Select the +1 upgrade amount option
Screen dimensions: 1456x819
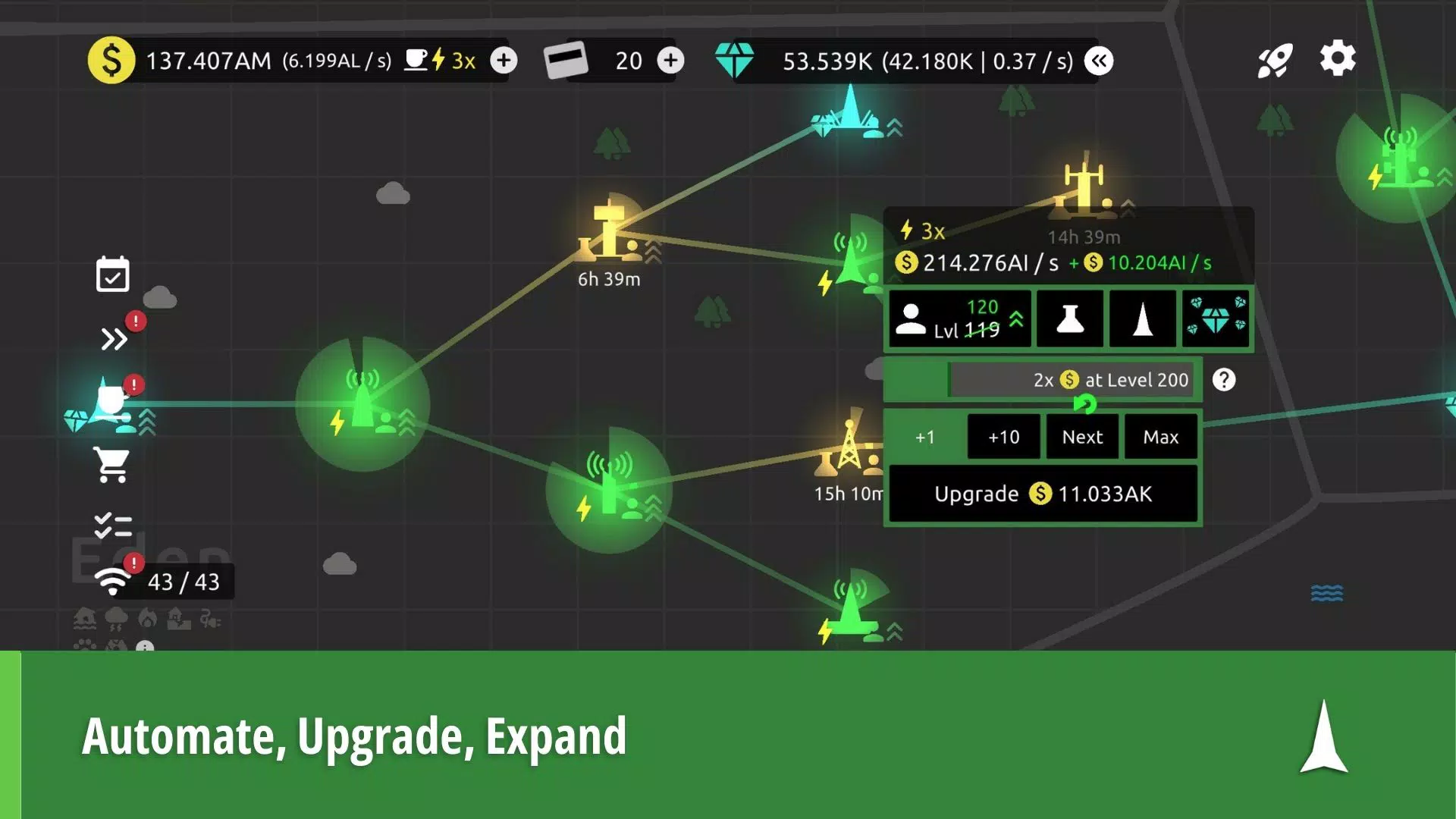924,437
